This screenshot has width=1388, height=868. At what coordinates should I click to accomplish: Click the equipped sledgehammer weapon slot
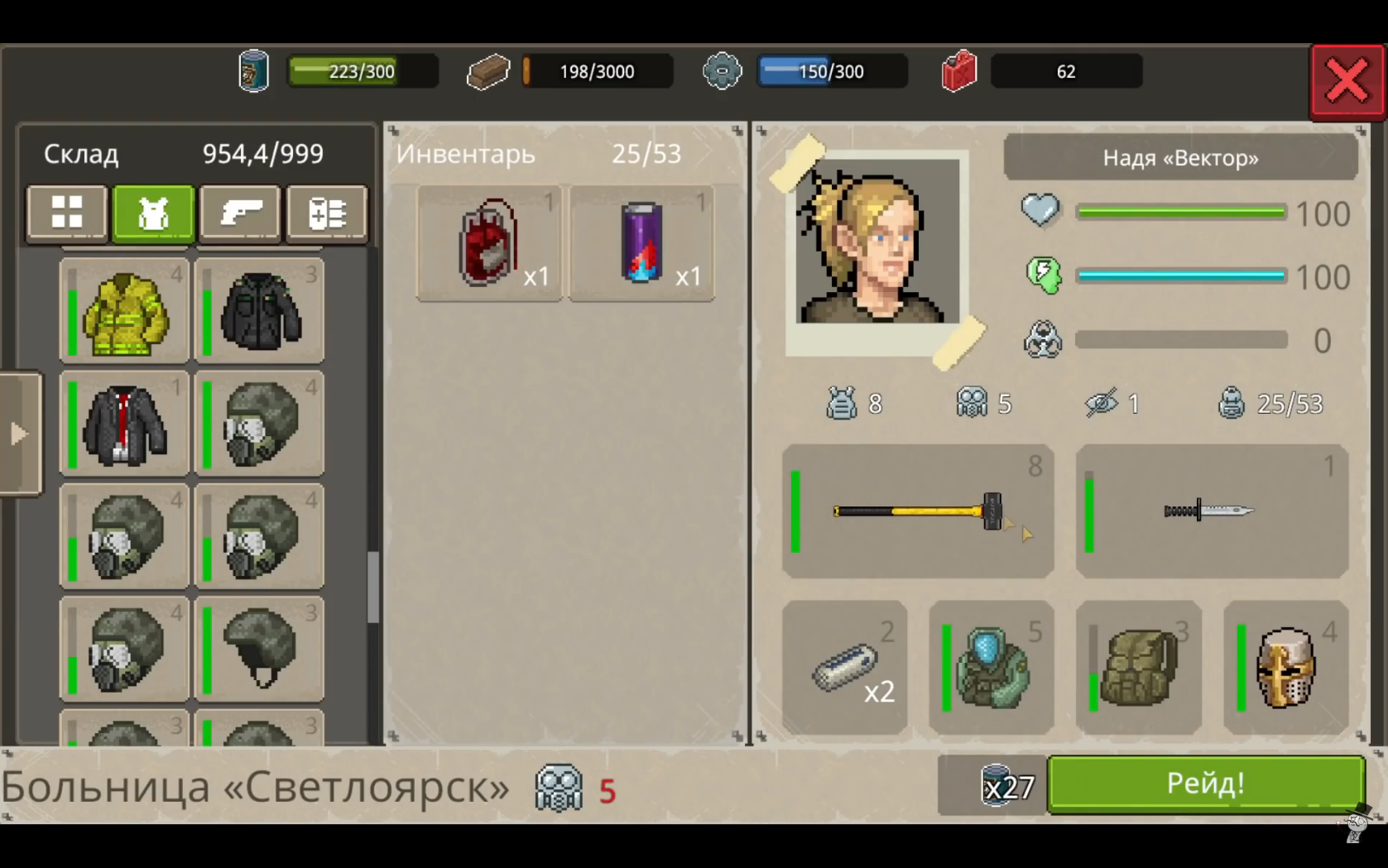click(x=918, y=511)
